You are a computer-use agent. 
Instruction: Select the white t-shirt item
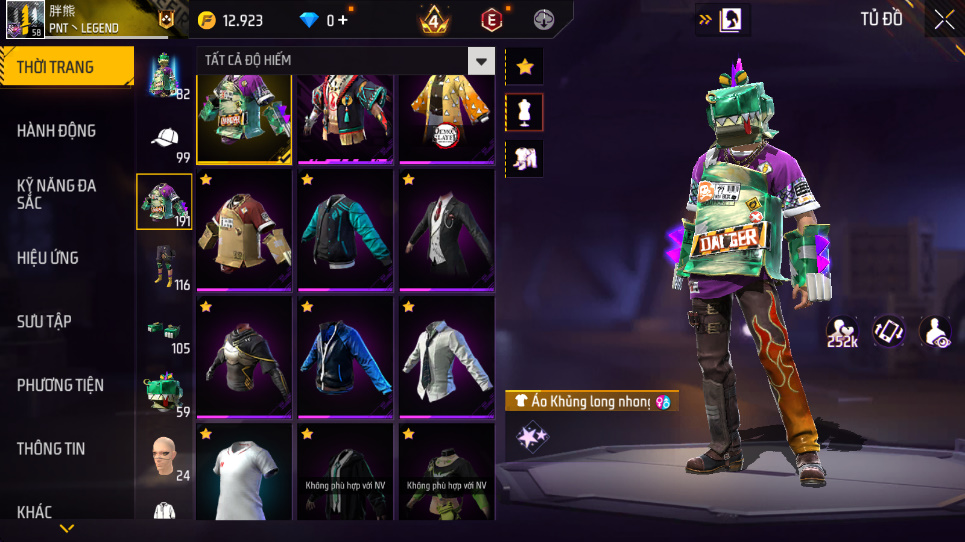pos(243,471)
